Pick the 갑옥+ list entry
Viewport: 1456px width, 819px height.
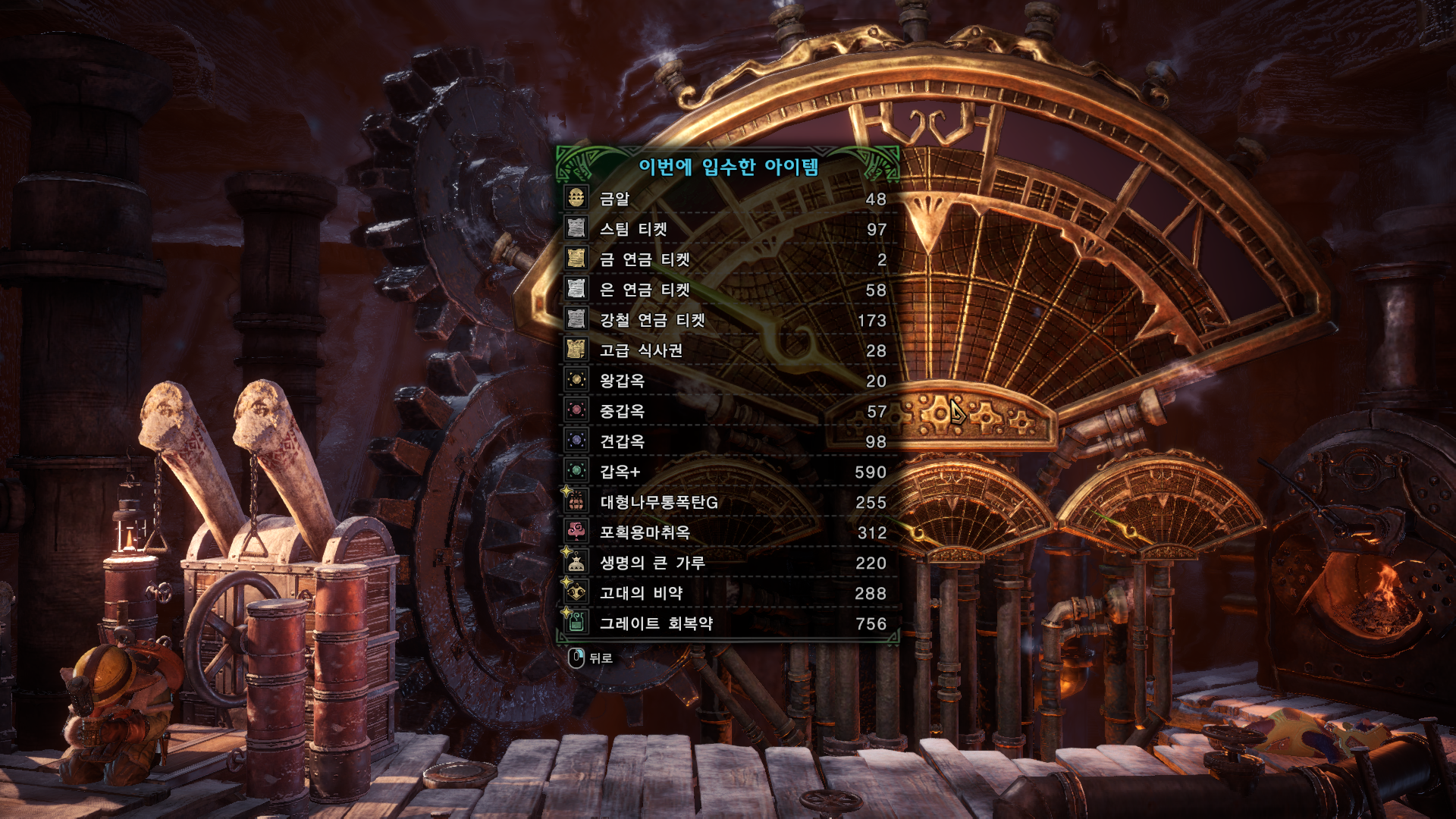(728, 472)
